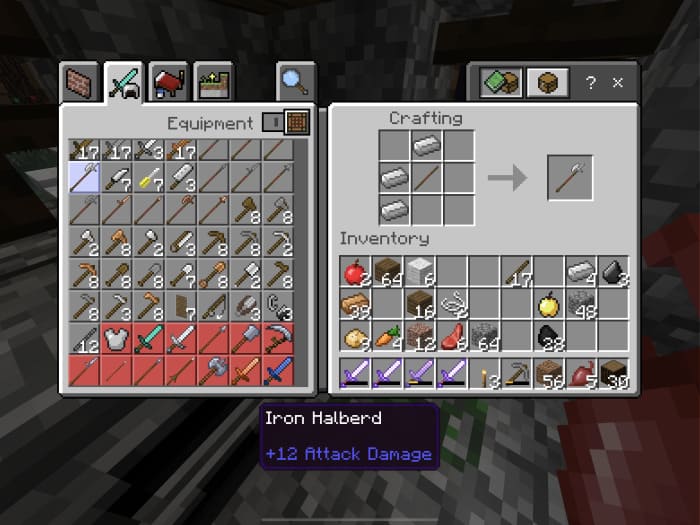Pick the red apple in the inventory

pos(354,271)
